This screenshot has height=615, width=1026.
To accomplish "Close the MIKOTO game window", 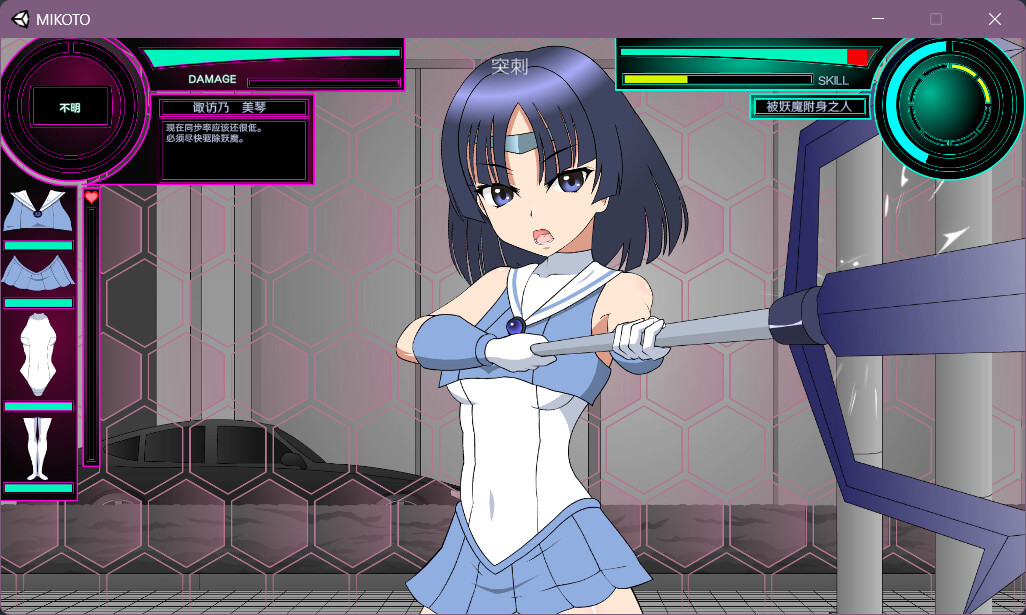I will (994, 19).
